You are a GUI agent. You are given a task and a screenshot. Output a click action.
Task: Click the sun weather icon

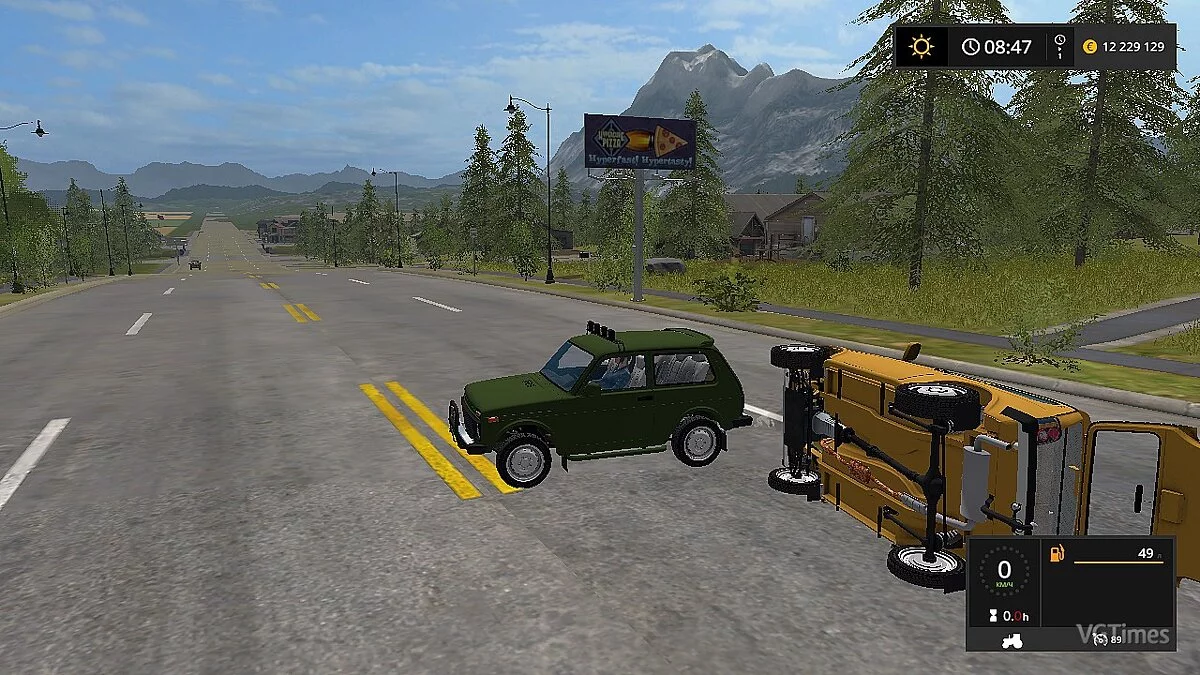[x=920, y=47]
